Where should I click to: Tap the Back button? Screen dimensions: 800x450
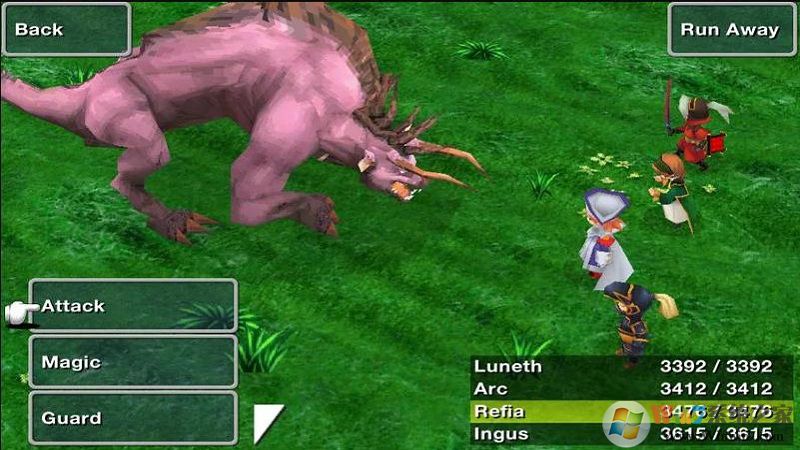coord(66,29)
